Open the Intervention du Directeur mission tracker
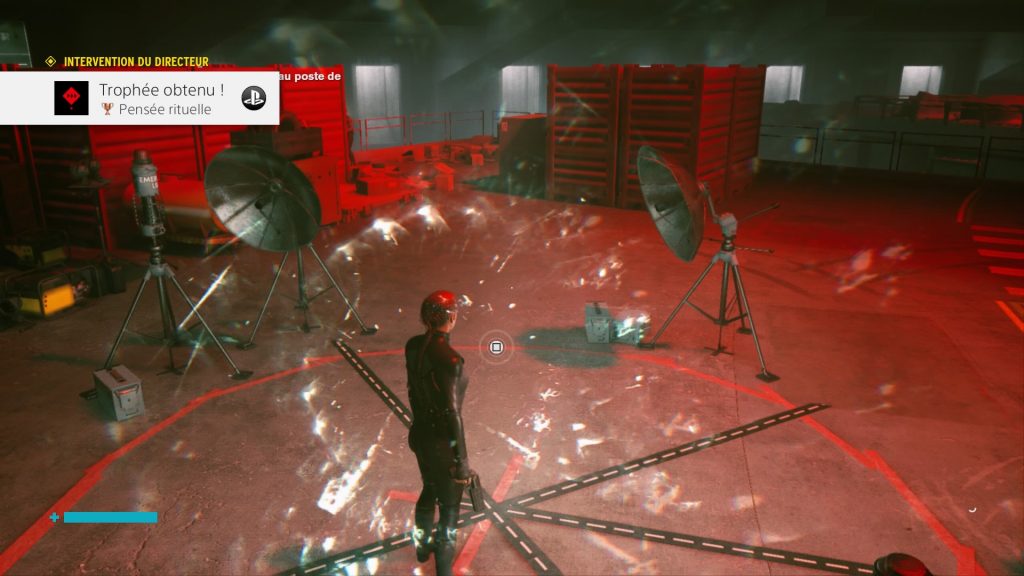 (x=135, y=61)
